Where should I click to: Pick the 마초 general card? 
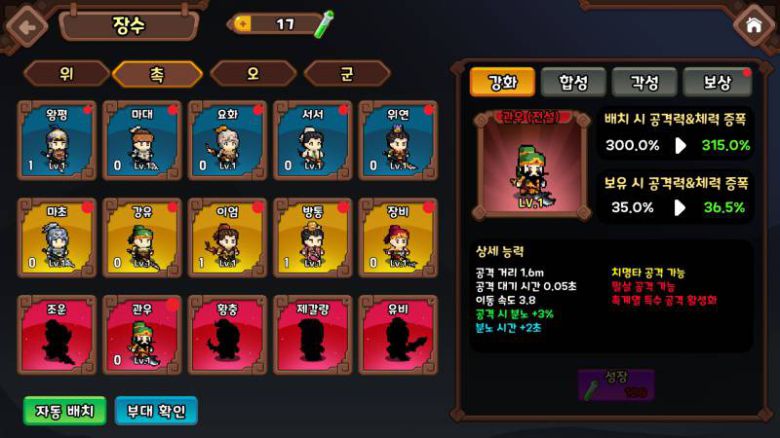[x=57, y=237]
